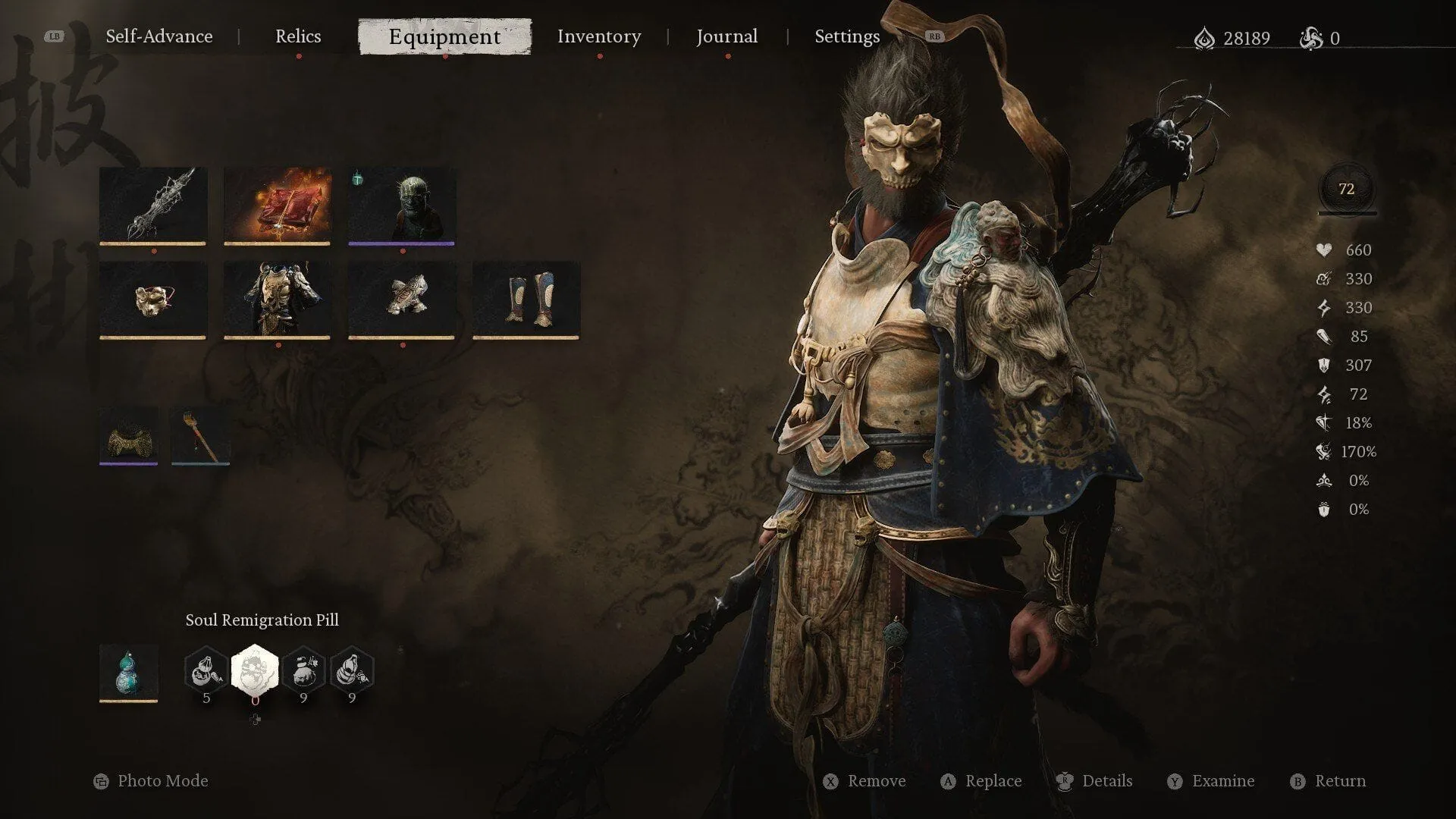Select the rightmost soak with 9 remaining
Viewport: 1456px width, 819px height.
pyautogui.click(x=352, y=669)
